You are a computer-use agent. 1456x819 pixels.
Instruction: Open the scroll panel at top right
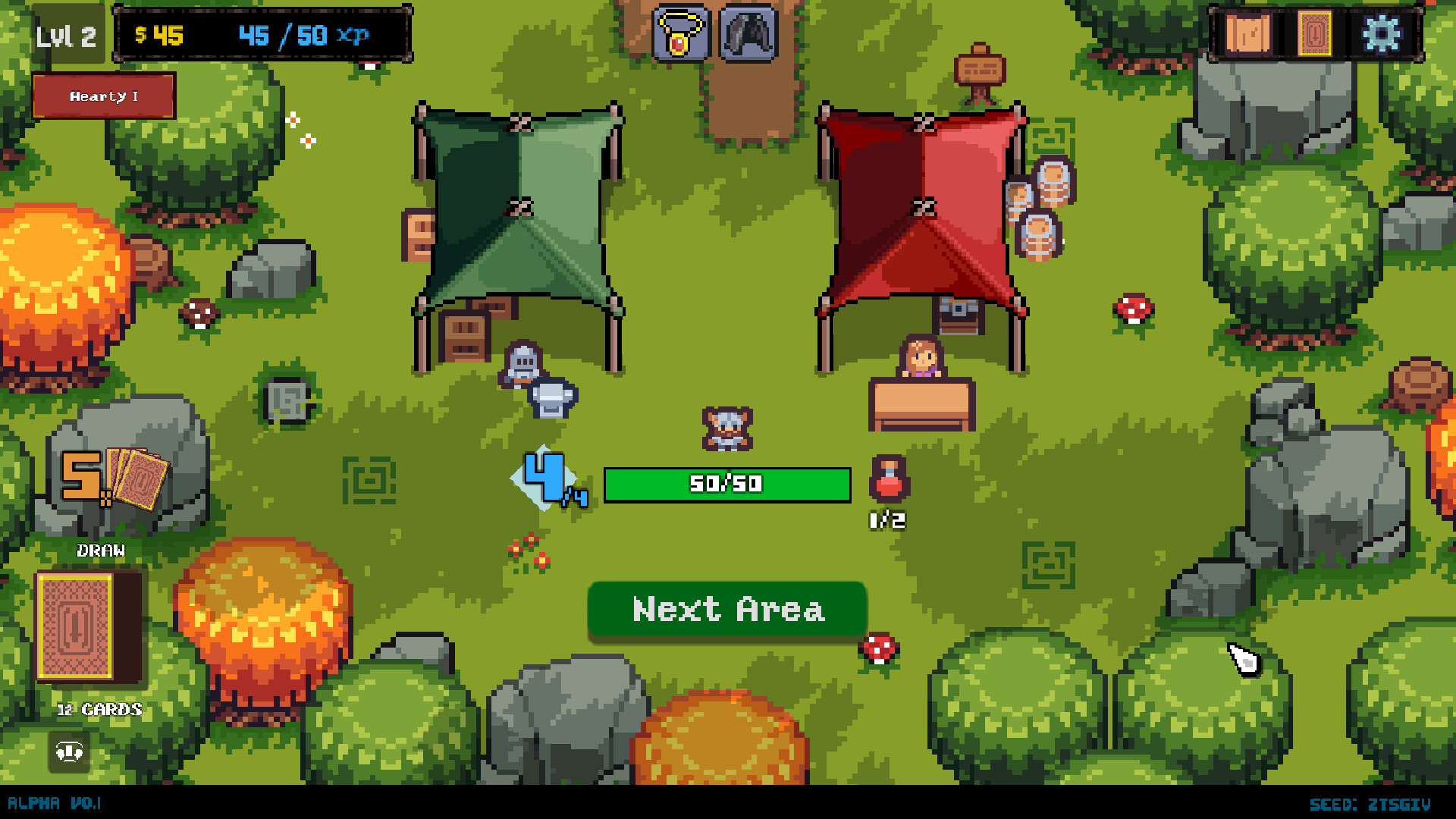click(x=1247, y=33)
